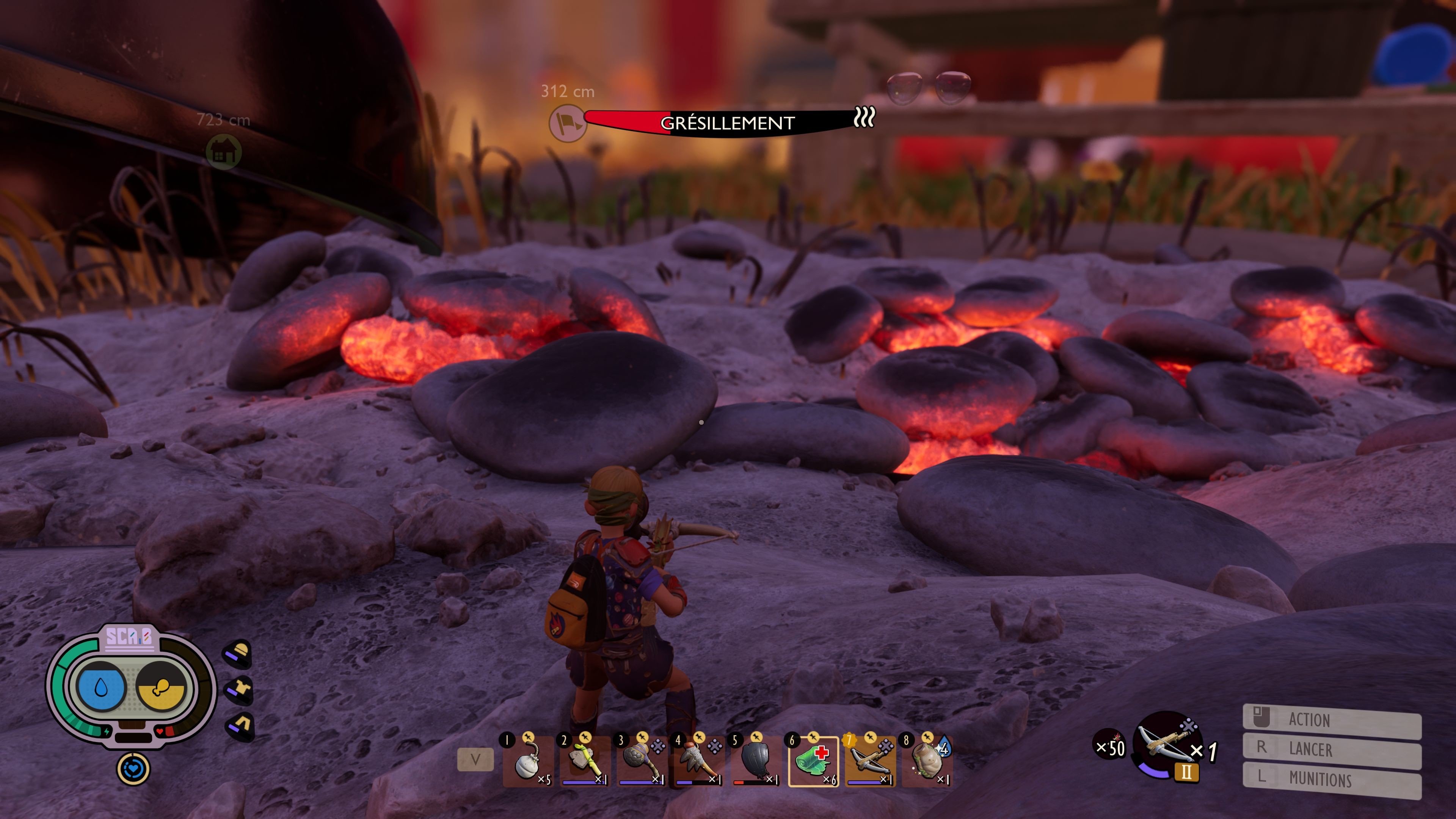Select the house base marker
Viewport: 1456px width, 819px height.
coord(223,152)
